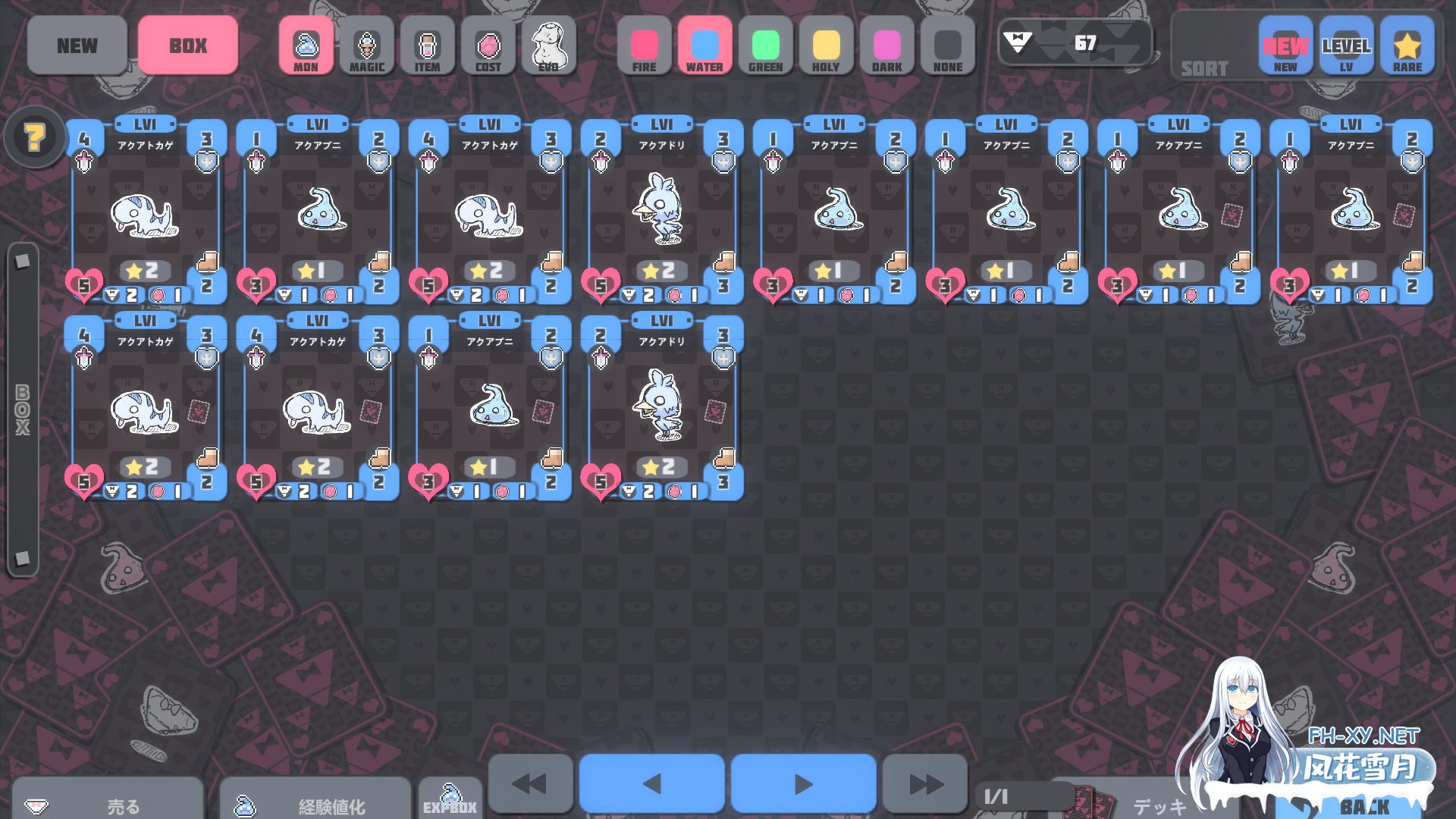The height and width of the screenshot is (819, 1456).
Task: Choose the 経験値化 convert button
Action: [315, 802]
